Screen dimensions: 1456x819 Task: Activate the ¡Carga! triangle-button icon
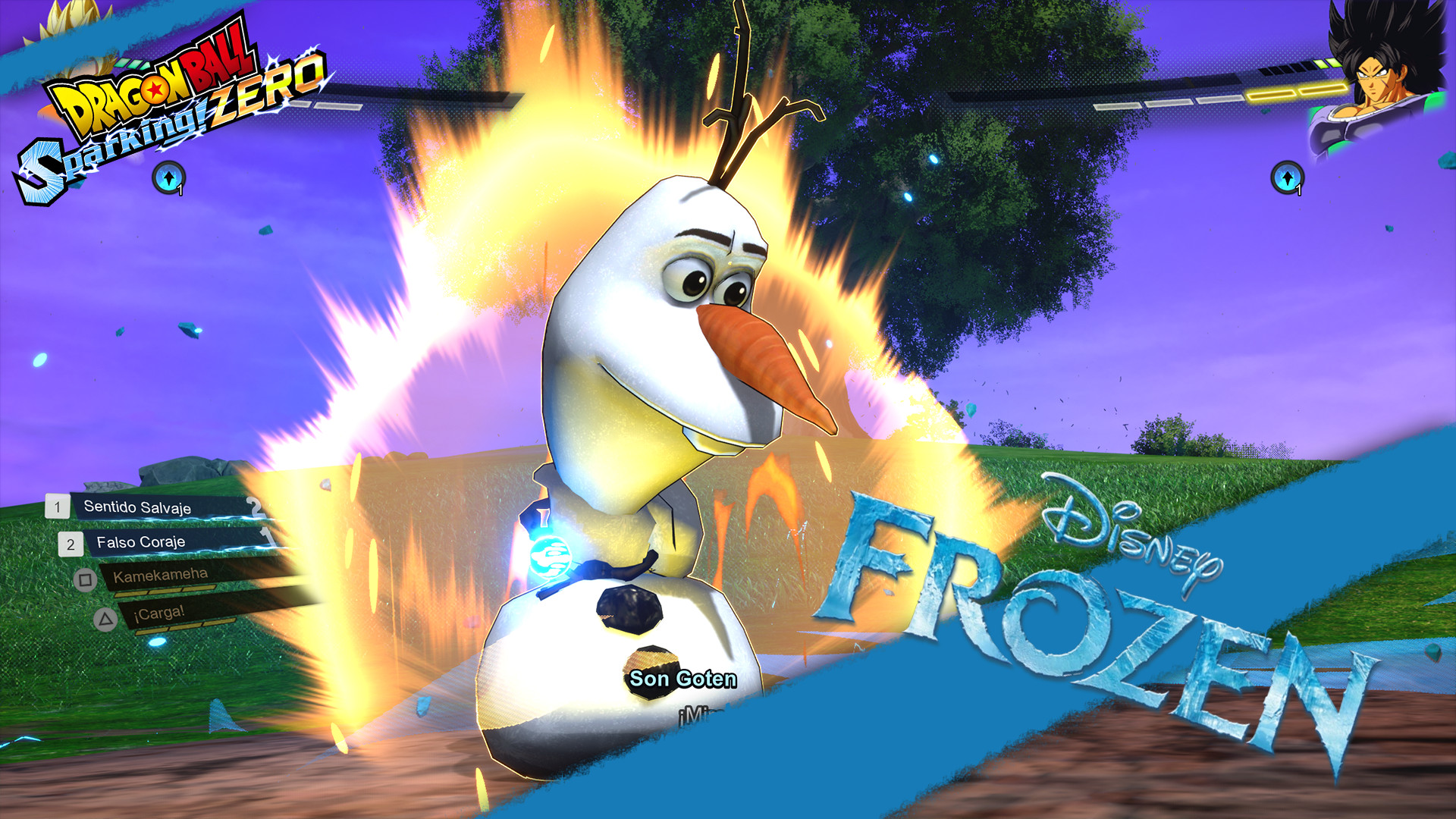105,619
